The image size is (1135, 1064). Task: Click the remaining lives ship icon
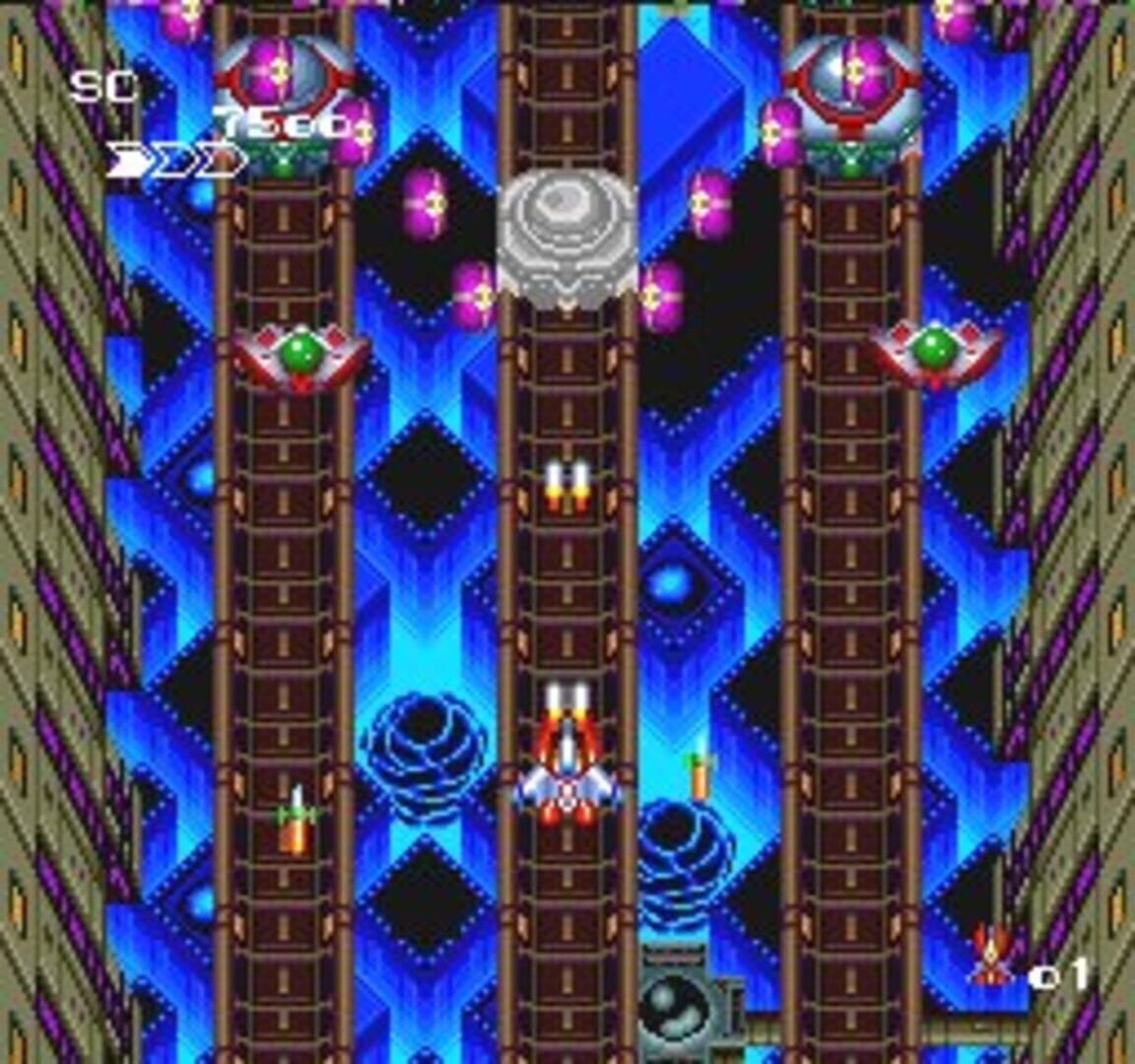[x=989, y=955]
